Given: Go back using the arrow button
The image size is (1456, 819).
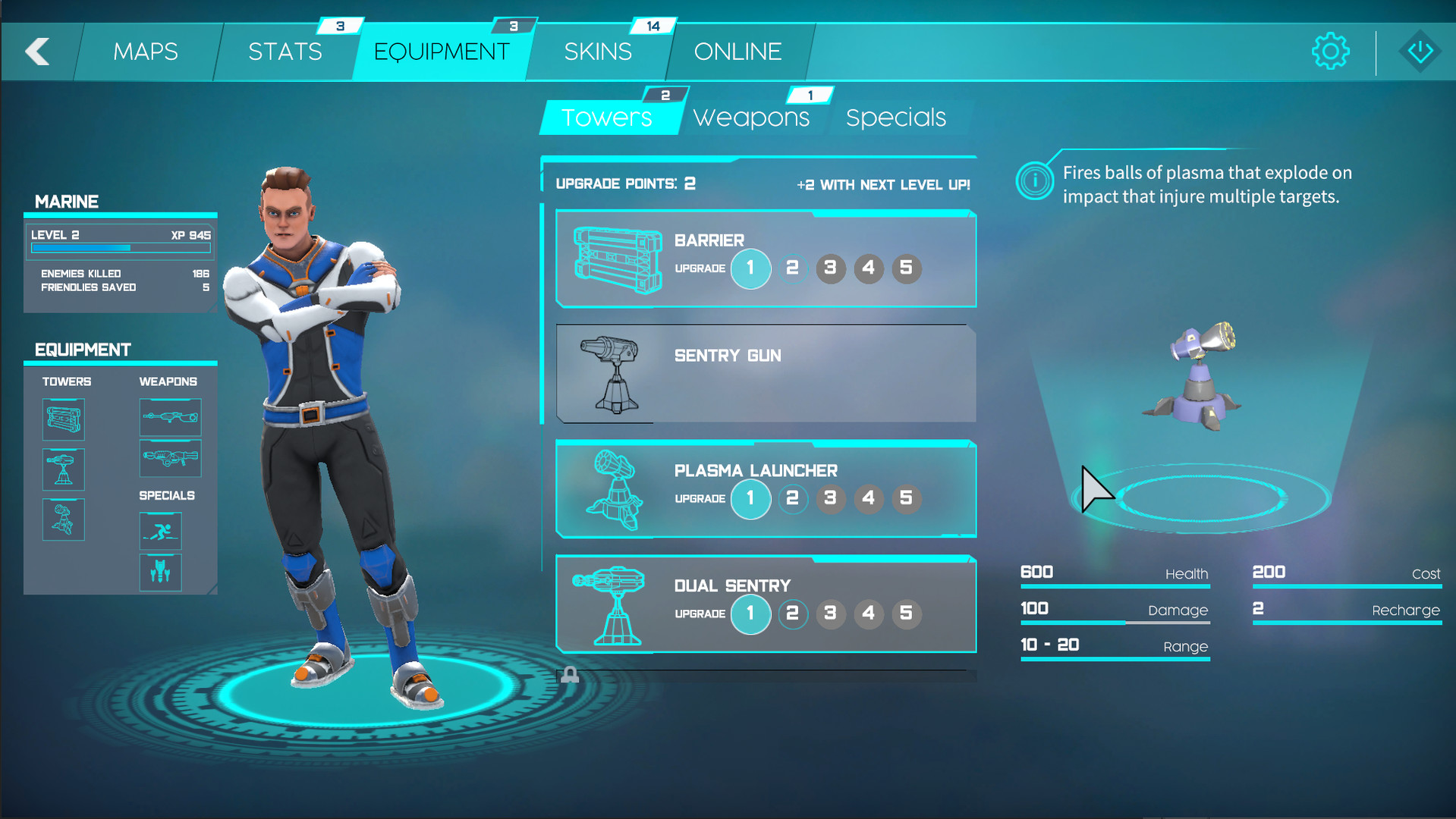Looking at the screenshot, I should click(37, 52).
